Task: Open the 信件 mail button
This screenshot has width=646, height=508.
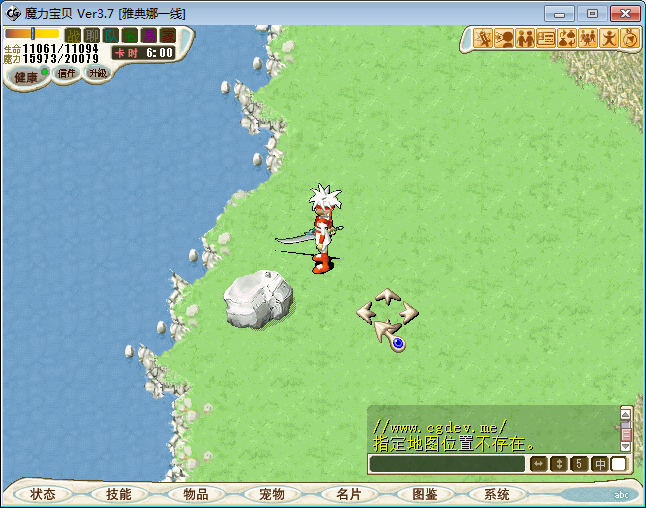Action: [x=67, y=74]
